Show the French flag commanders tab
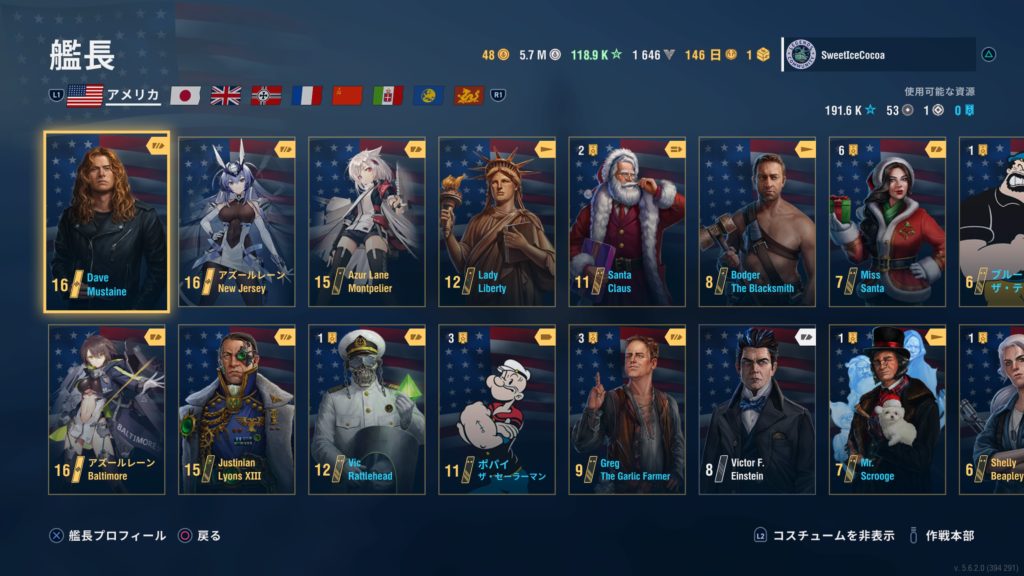This screenshot has height=576, width=1024. pyautogui.click(x=307, y=95)
